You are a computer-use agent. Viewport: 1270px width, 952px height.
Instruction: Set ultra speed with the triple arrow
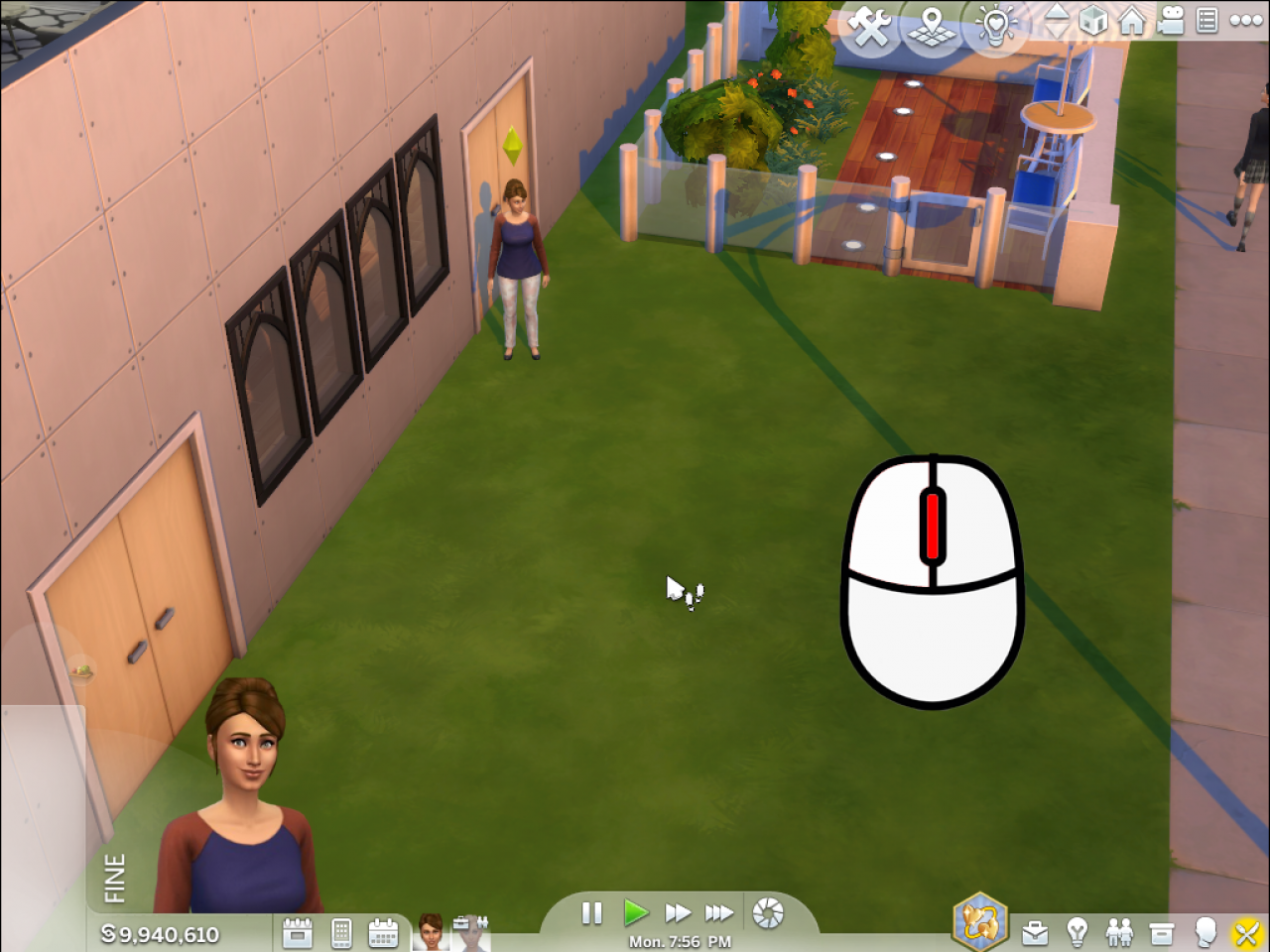[x=718, y=913]
